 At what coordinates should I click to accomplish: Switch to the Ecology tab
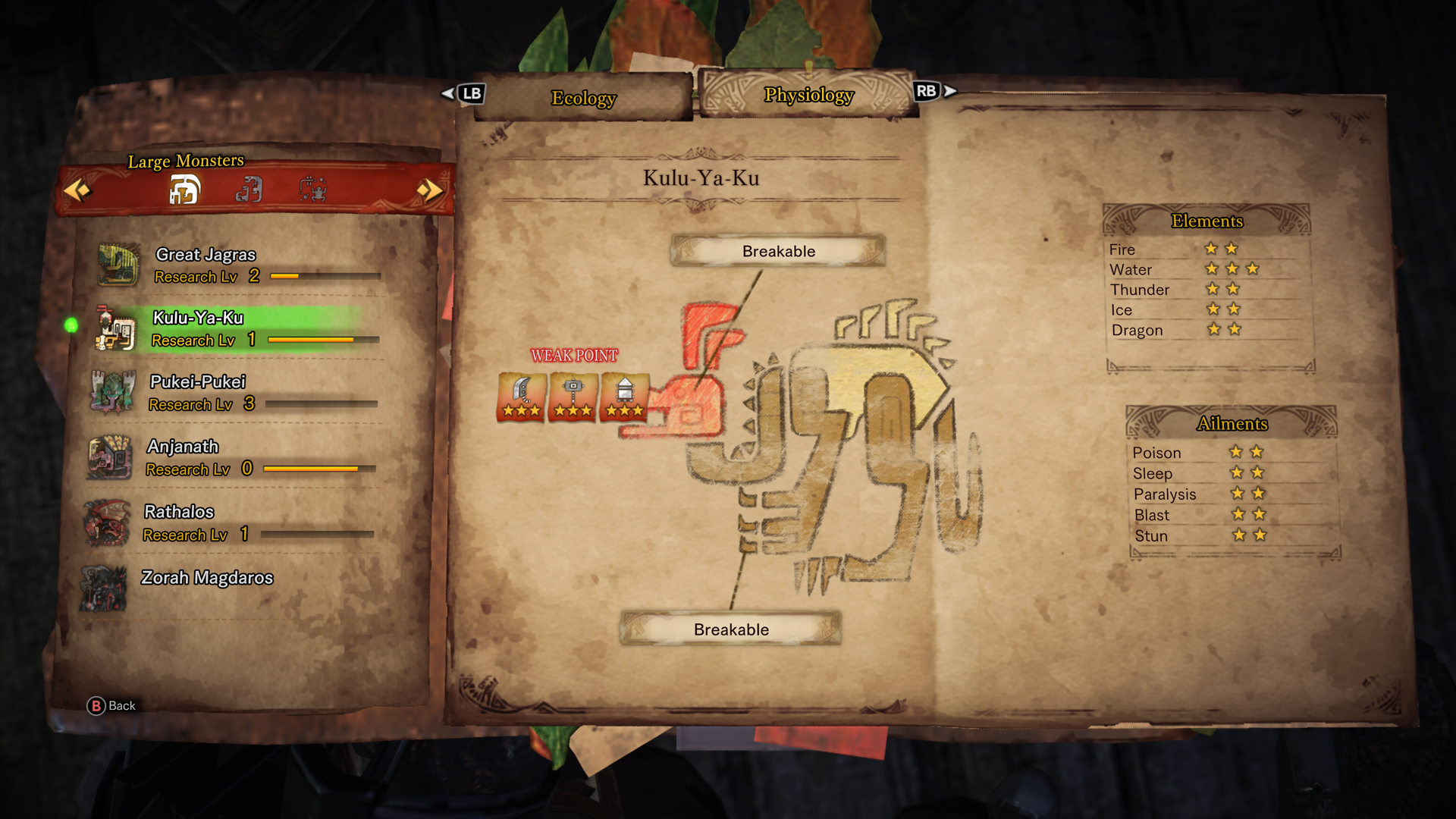tap(583, 98)
